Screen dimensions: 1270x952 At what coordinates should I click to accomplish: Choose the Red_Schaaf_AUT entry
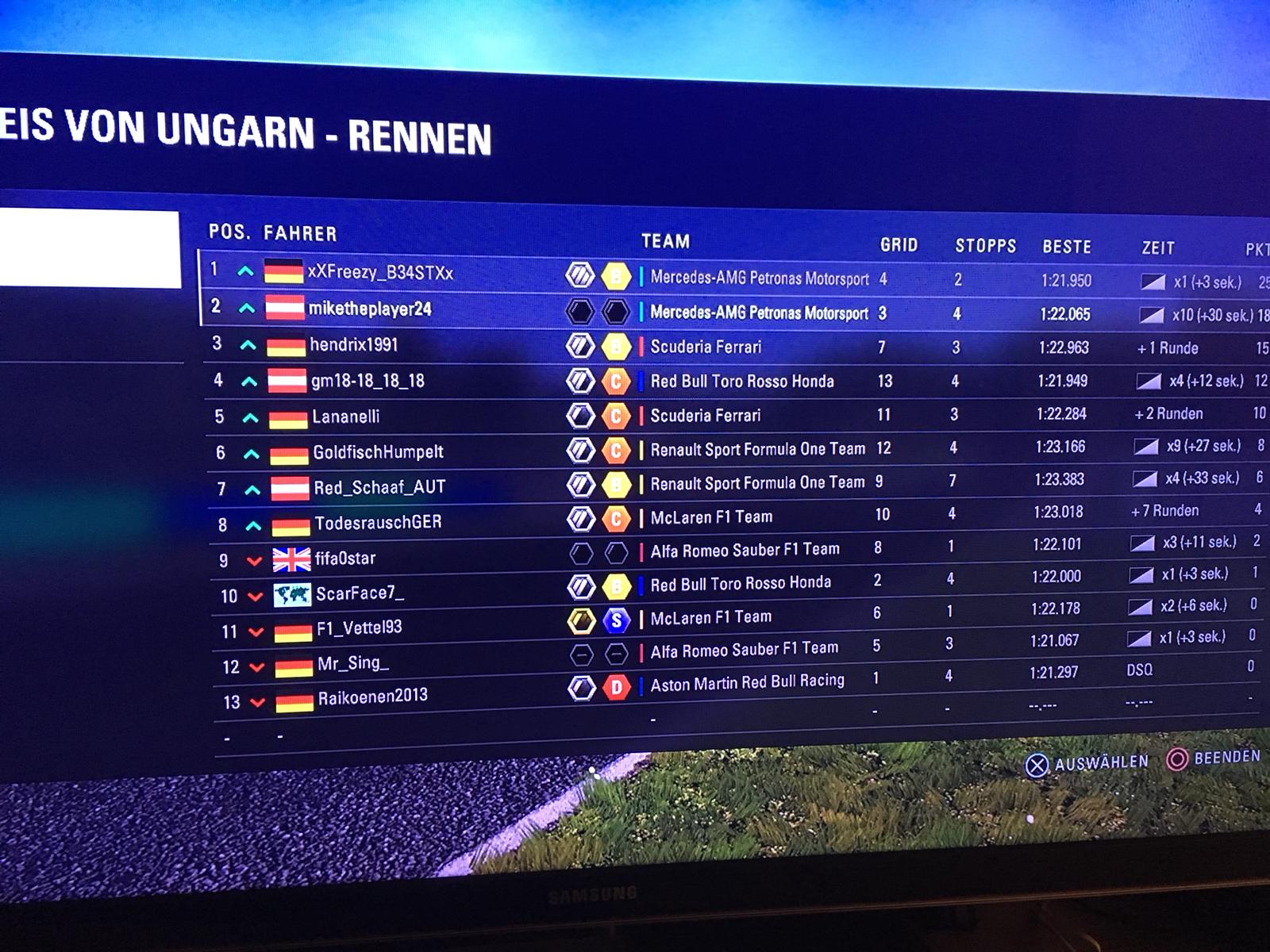point(379,487)
